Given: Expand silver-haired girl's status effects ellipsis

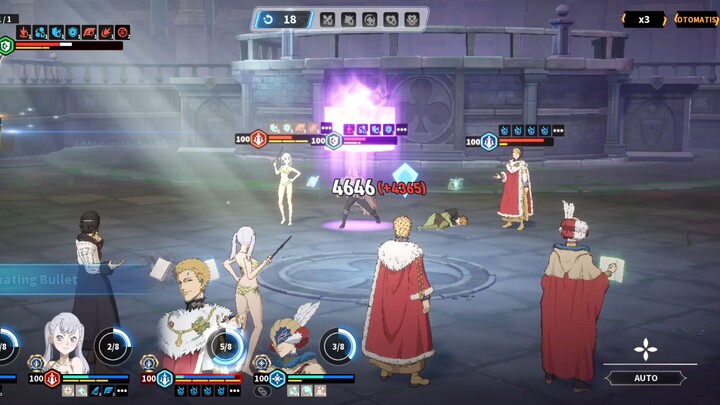Looking at the screenshot, I should pyautogui.click(x=122, y=391).
